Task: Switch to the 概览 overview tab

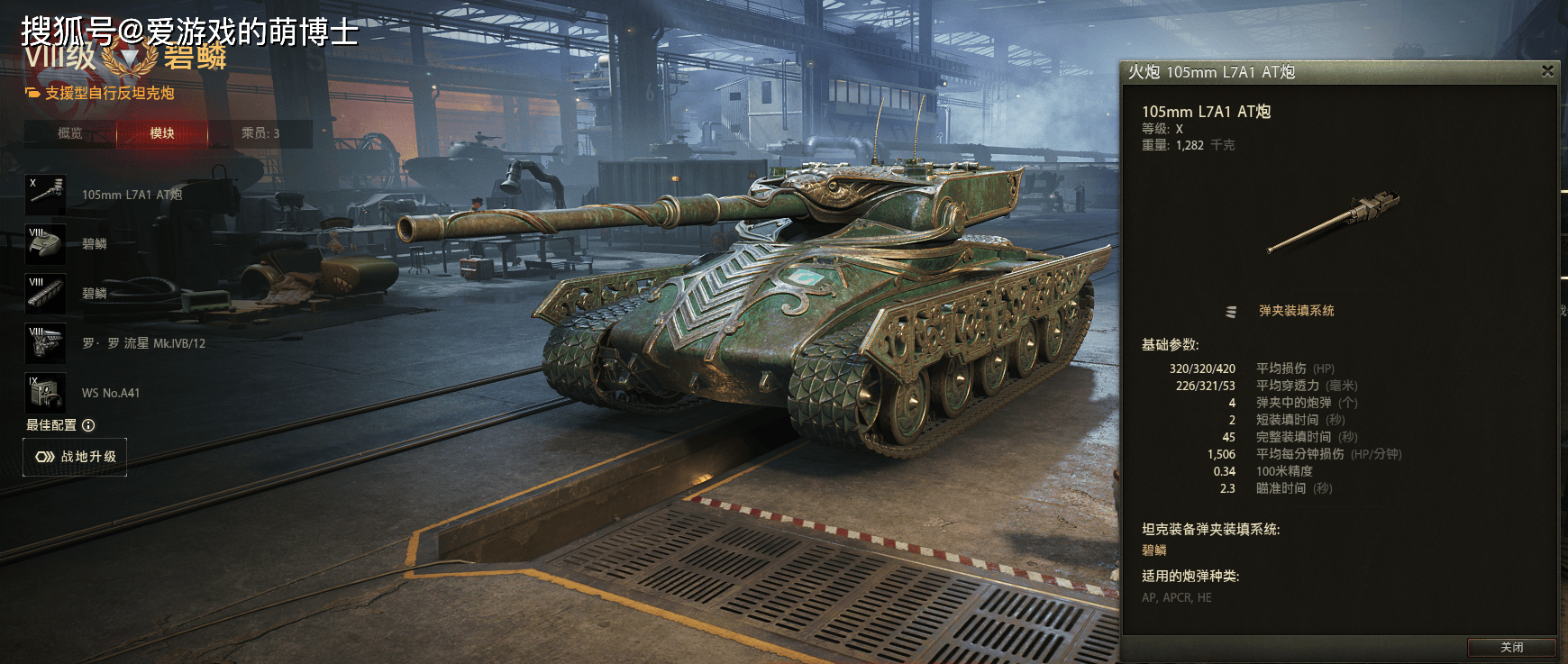Action: pos(70,133)
